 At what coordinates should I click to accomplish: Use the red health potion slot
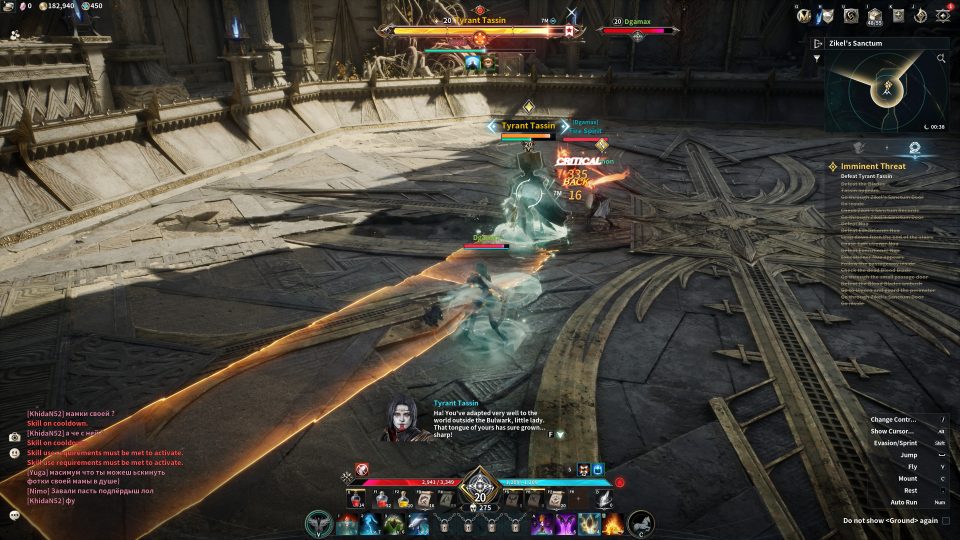(x=355, y=499)
